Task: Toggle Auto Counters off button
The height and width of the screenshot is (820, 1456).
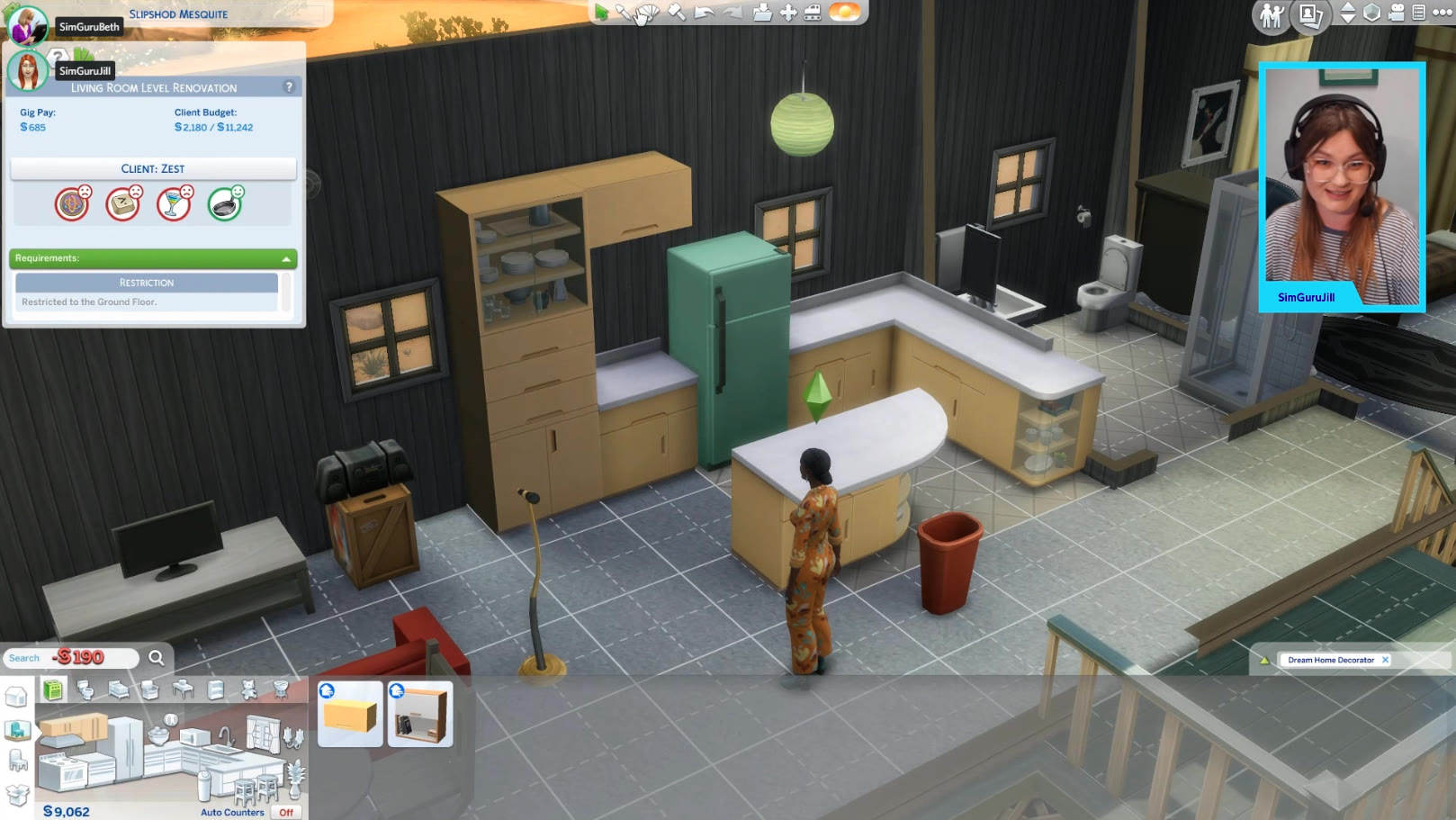Action: coord(286,812)
